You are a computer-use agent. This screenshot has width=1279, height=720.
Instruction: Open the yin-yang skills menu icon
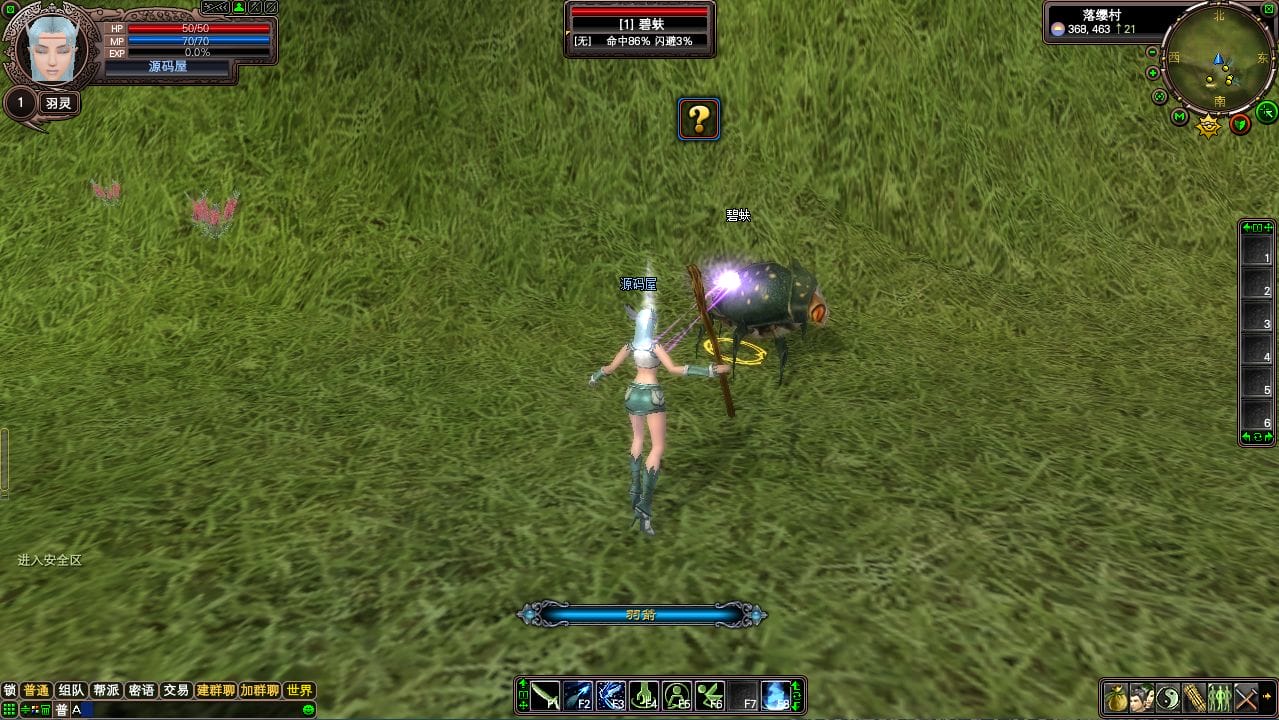(1168, 697)
